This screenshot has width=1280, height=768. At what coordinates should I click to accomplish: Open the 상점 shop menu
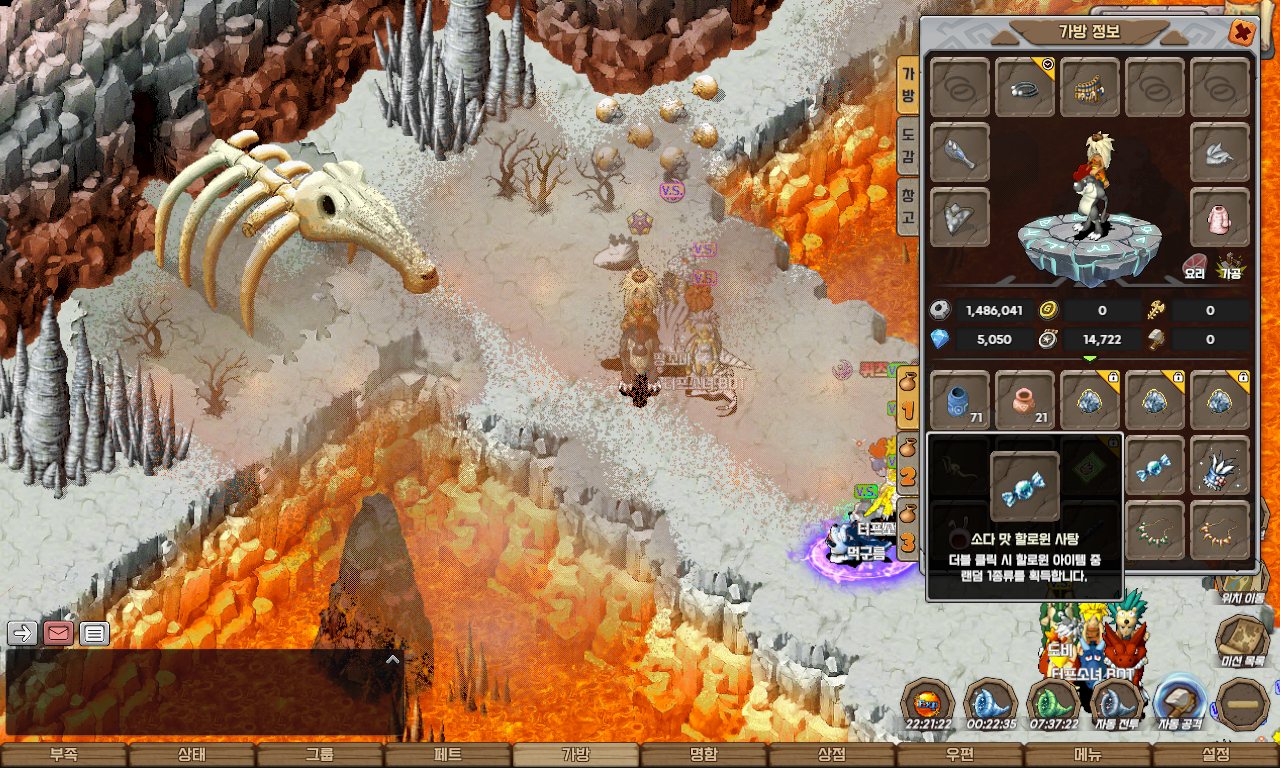(832, 755)
